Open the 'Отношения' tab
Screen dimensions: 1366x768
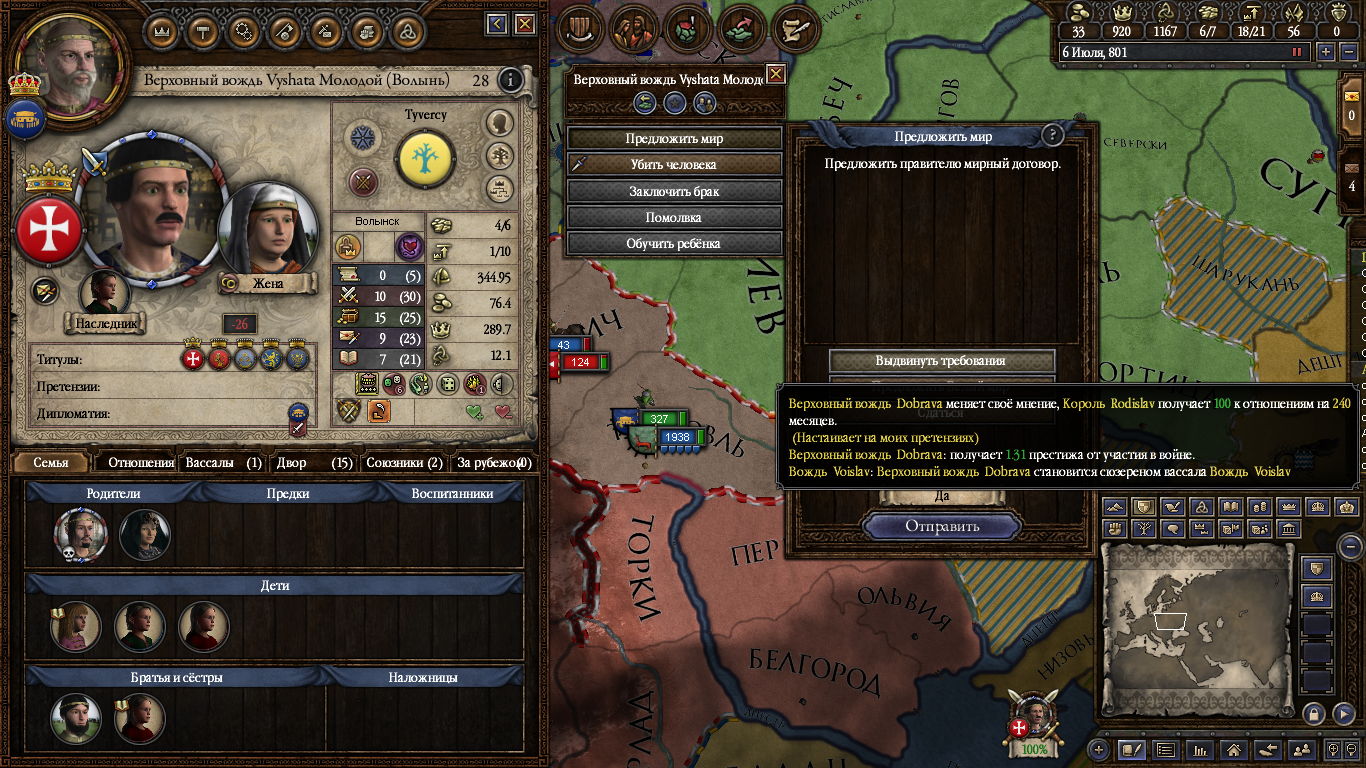pos(140,463)
